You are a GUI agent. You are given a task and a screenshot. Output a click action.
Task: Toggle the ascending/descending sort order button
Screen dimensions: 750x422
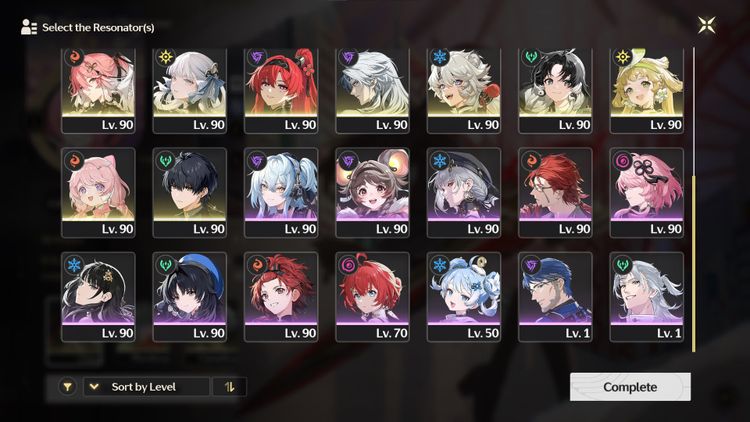(x=230, y=387)
